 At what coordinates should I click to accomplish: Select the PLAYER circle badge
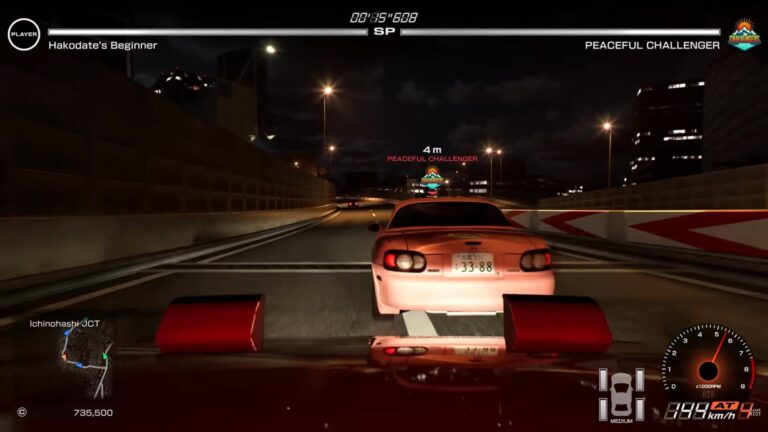tap(24, 35)
